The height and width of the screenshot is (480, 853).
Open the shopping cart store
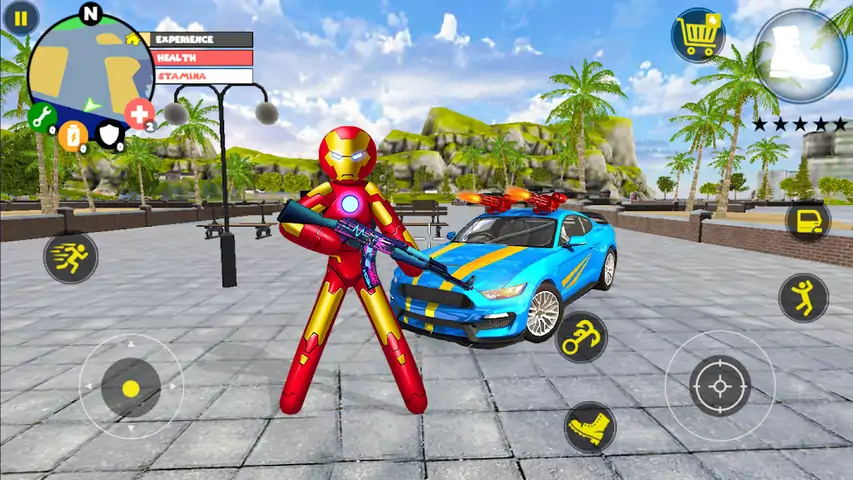(x=697, y=35)
